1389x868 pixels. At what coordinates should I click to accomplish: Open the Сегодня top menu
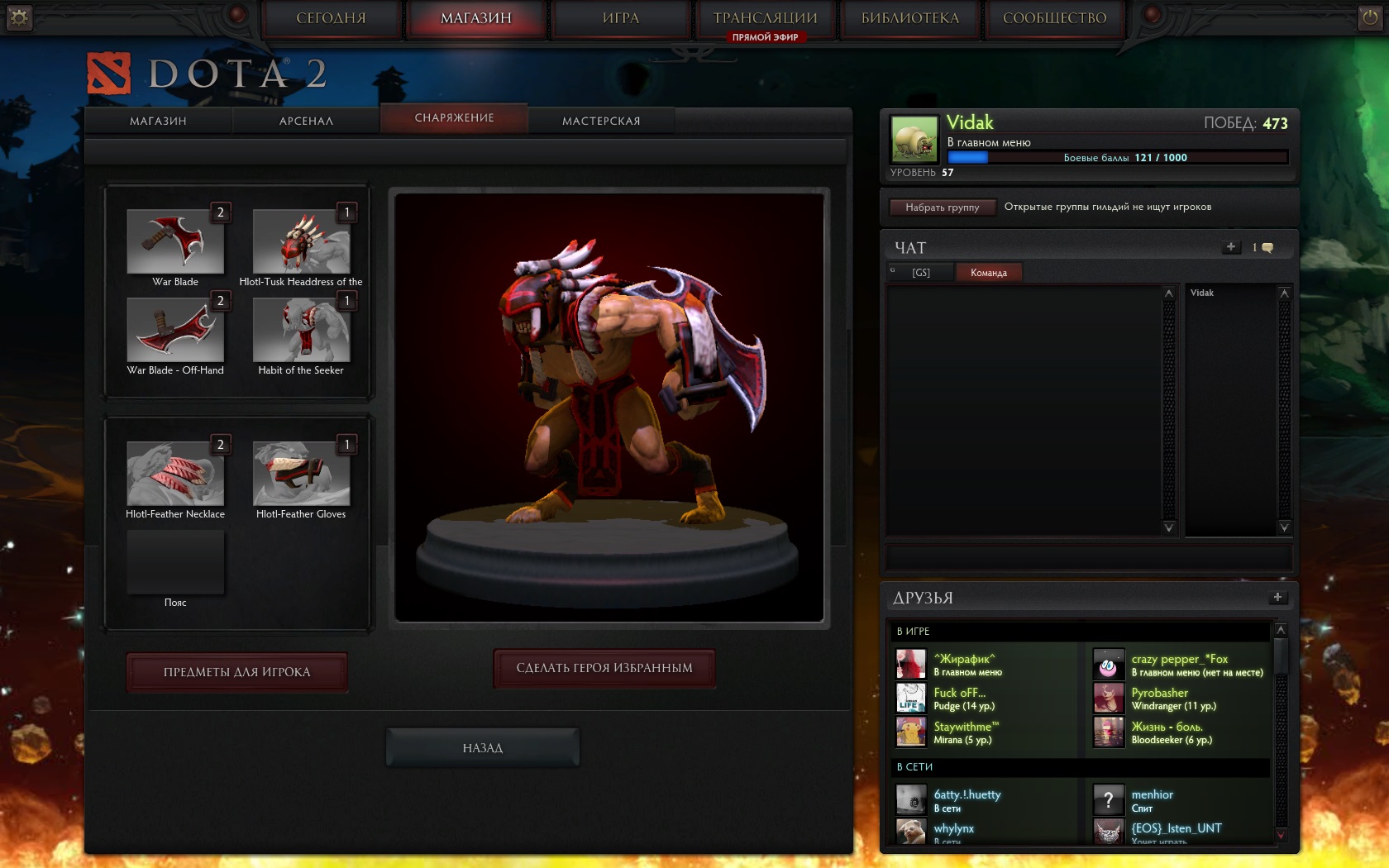331,18
